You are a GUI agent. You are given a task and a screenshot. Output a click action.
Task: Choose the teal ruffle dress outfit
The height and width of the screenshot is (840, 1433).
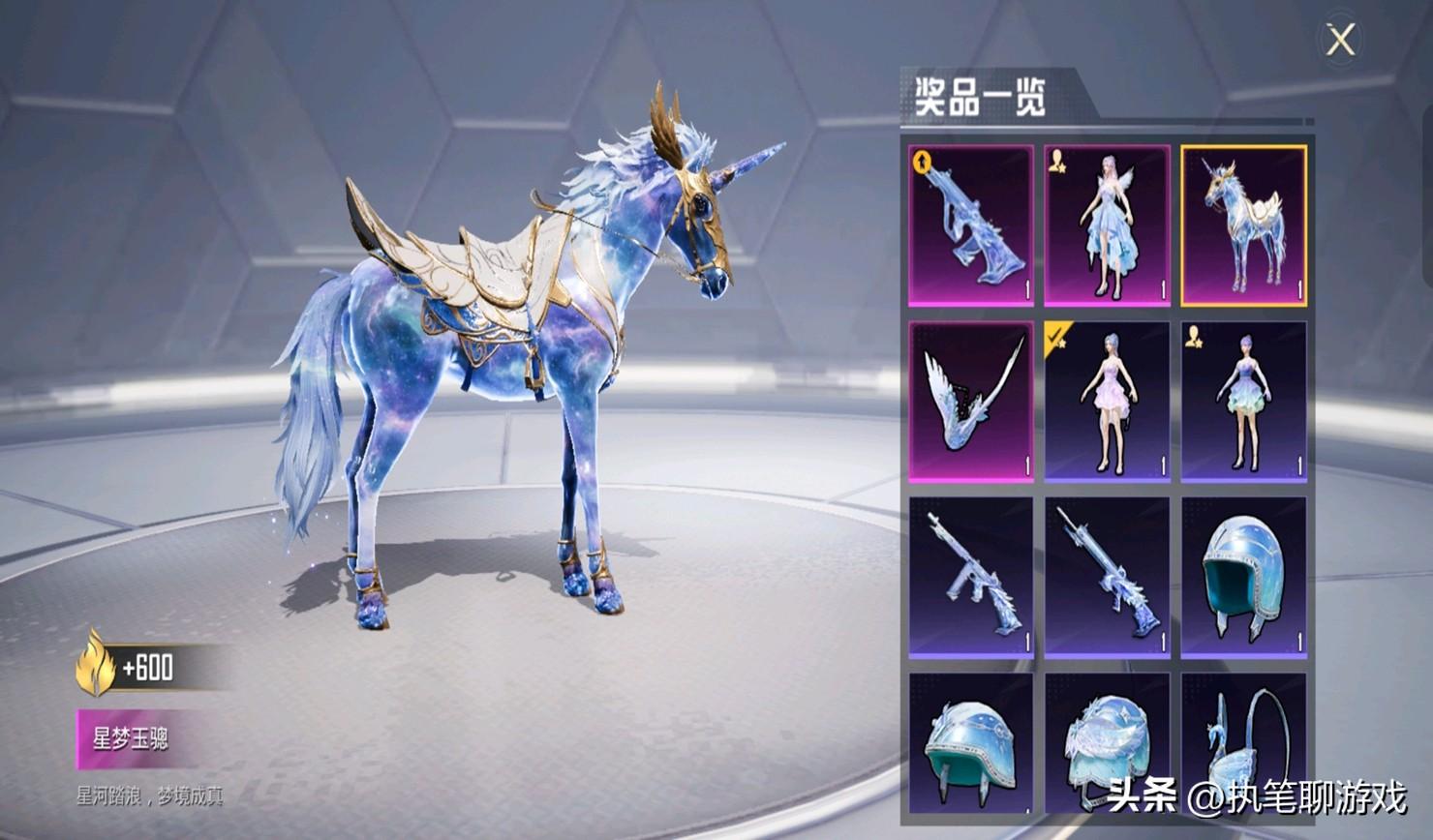[x=1243, y=402]
